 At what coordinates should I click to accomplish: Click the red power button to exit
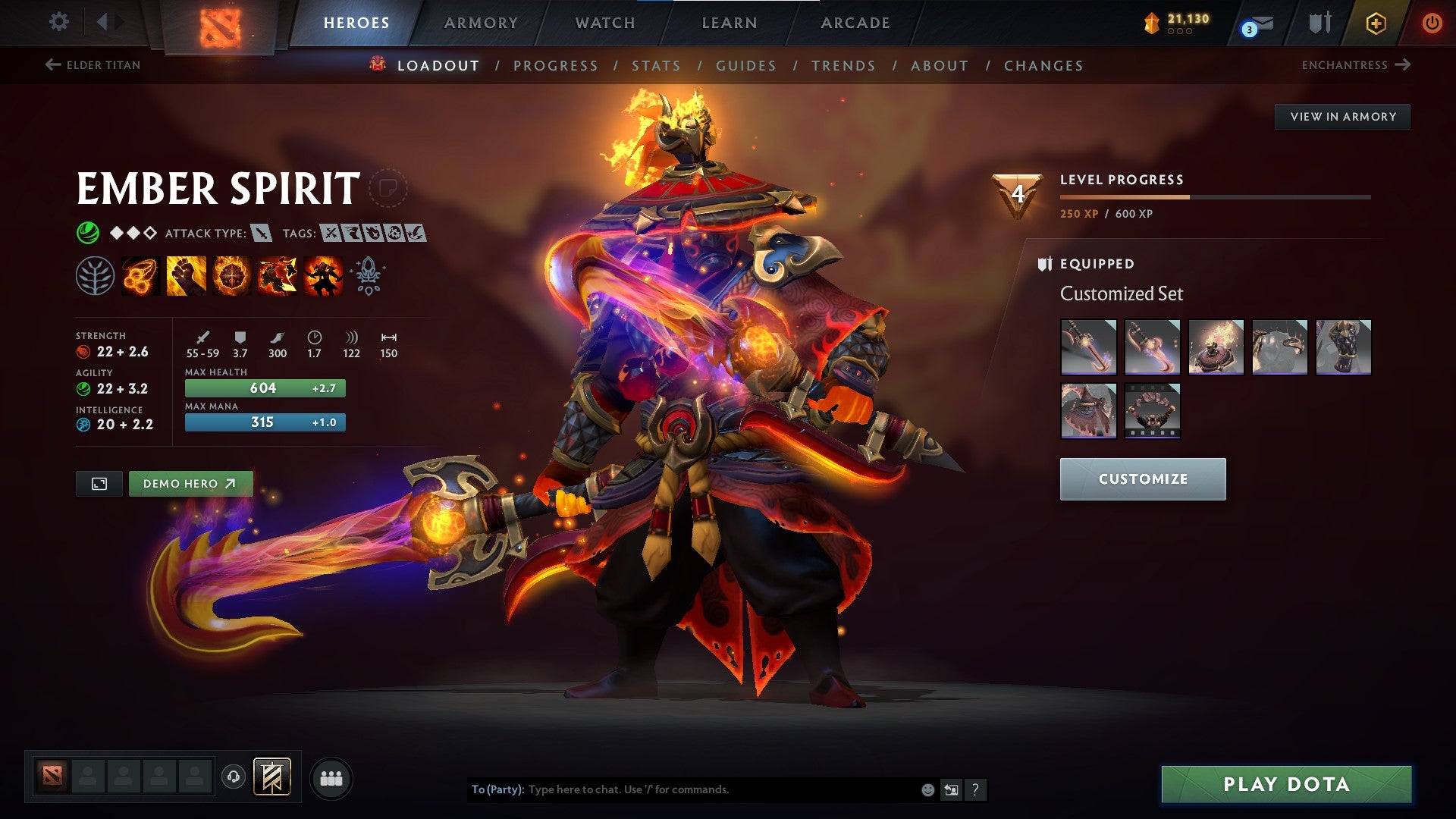point(1432,23)
